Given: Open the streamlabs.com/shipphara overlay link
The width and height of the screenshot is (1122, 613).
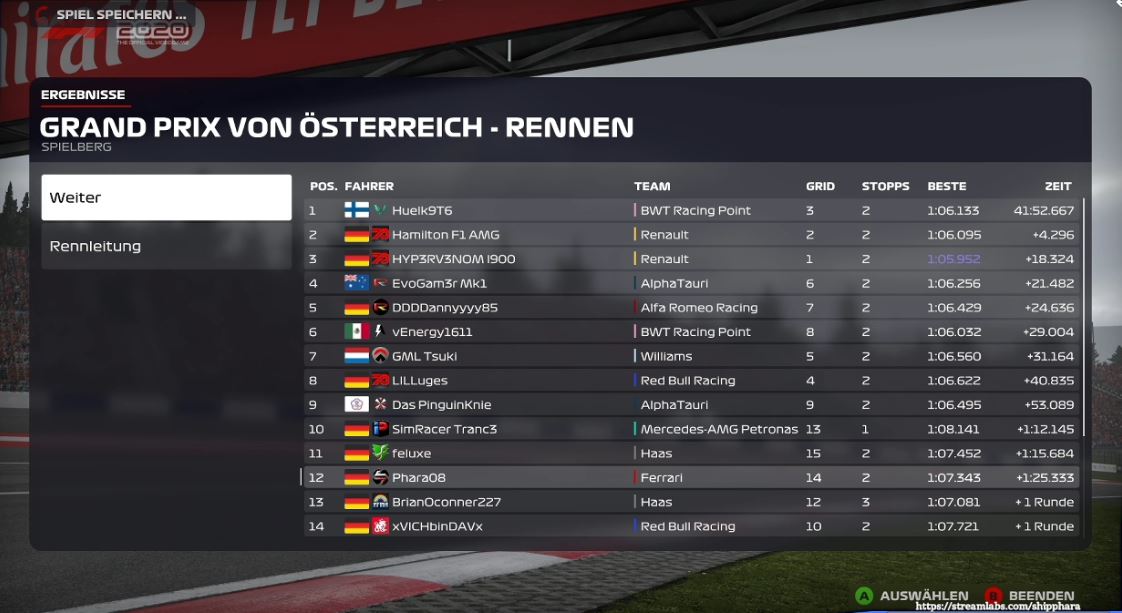Looking at the screenshot, I should (1017, 606).
